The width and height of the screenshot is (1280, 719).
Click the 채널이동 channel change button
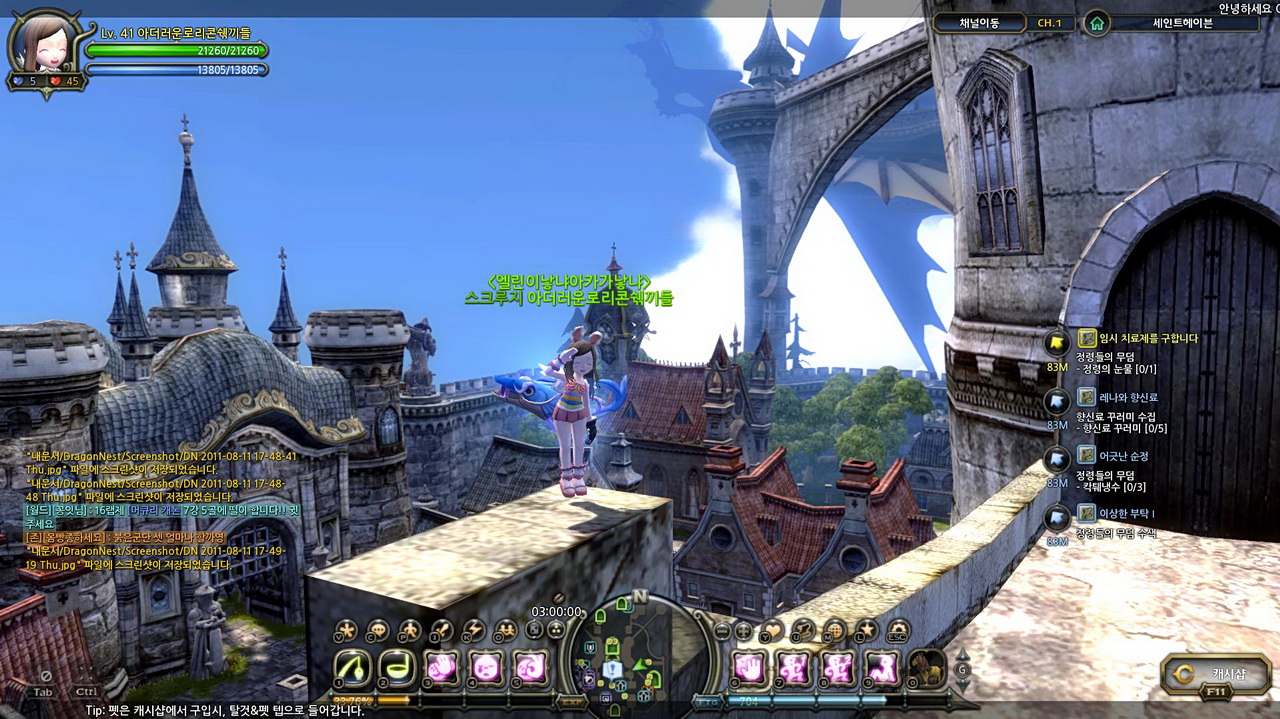click(980, 22)
